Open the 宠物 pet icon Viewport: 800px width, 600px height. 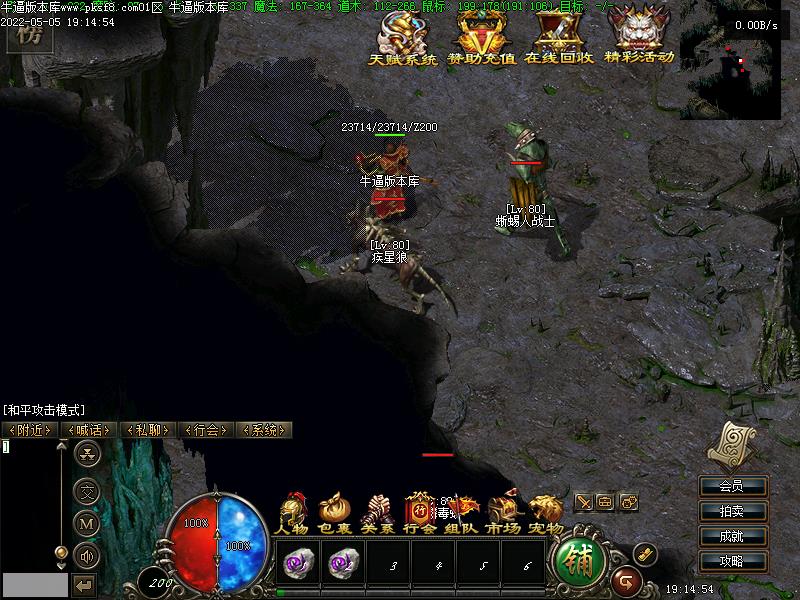(546, 514)
